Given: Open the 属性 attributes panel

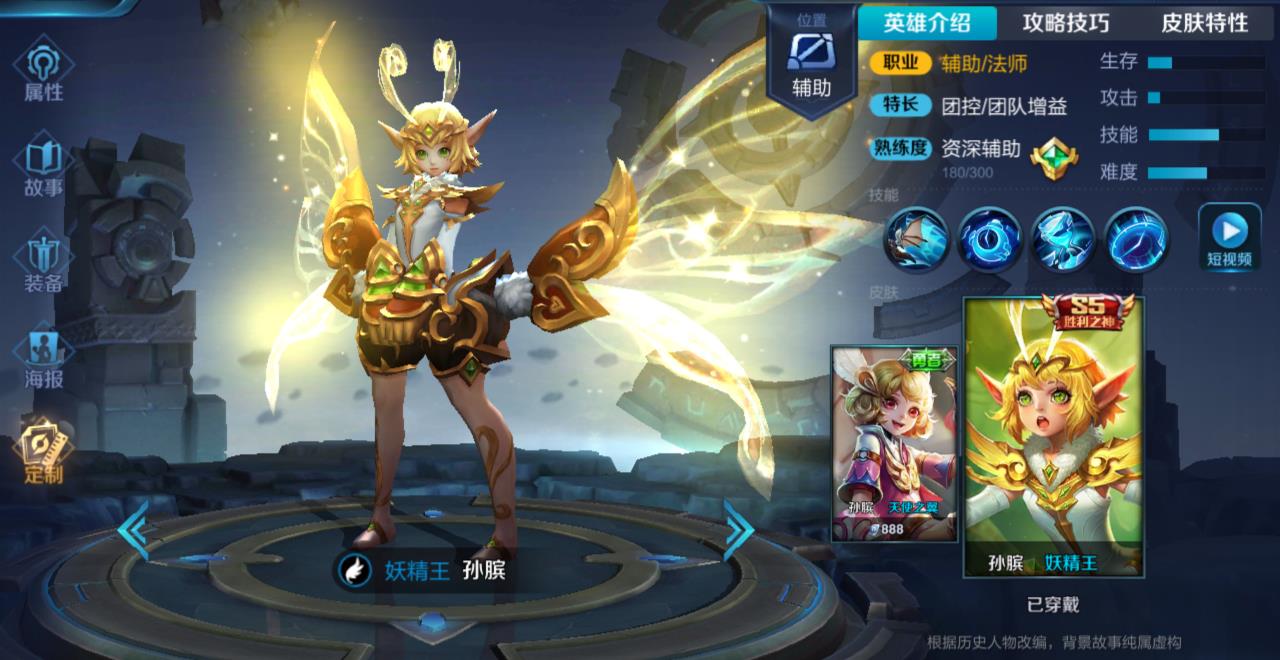Looking at the screenshot, I should (43, 70).
